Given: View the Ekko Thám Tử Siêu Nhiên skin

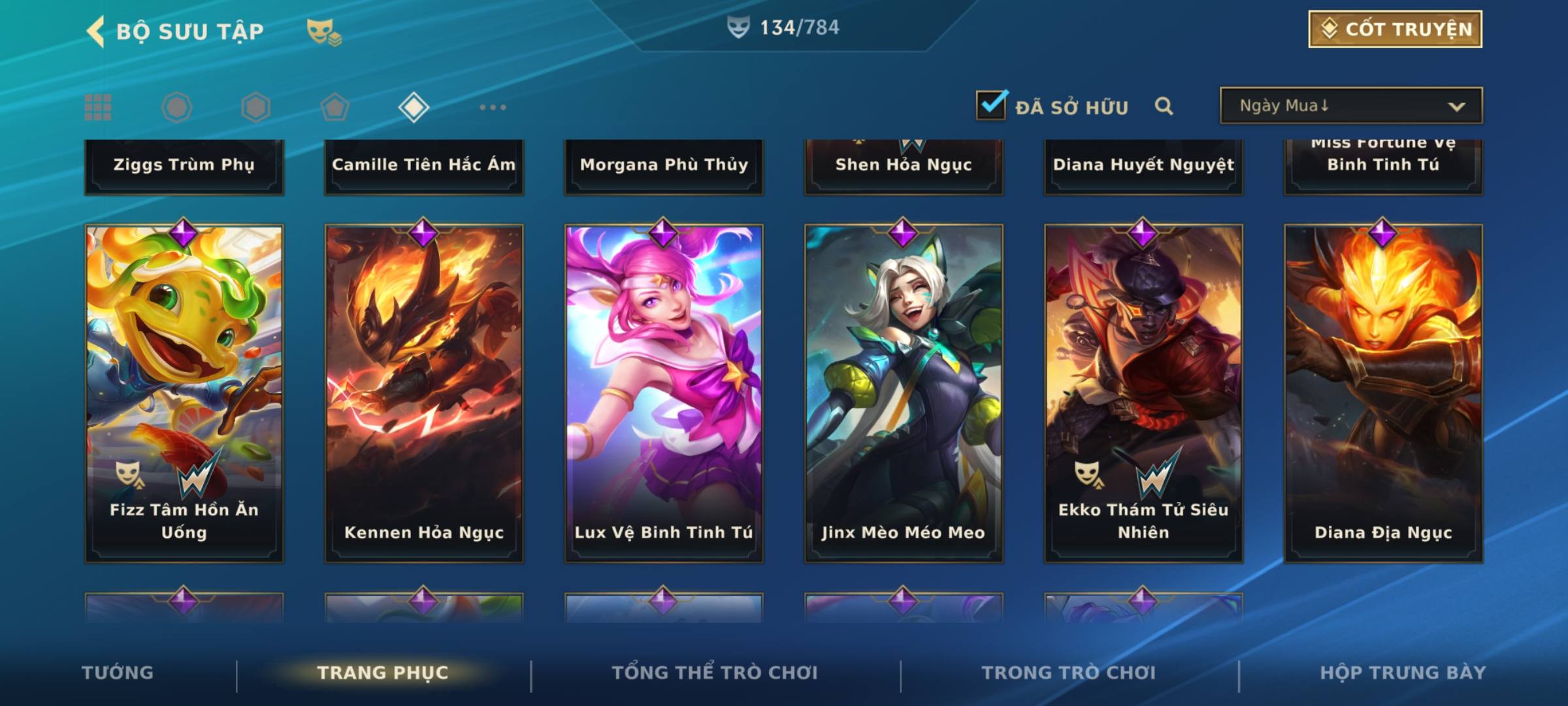Looking at the screenshot, I should pos(1143,392).
